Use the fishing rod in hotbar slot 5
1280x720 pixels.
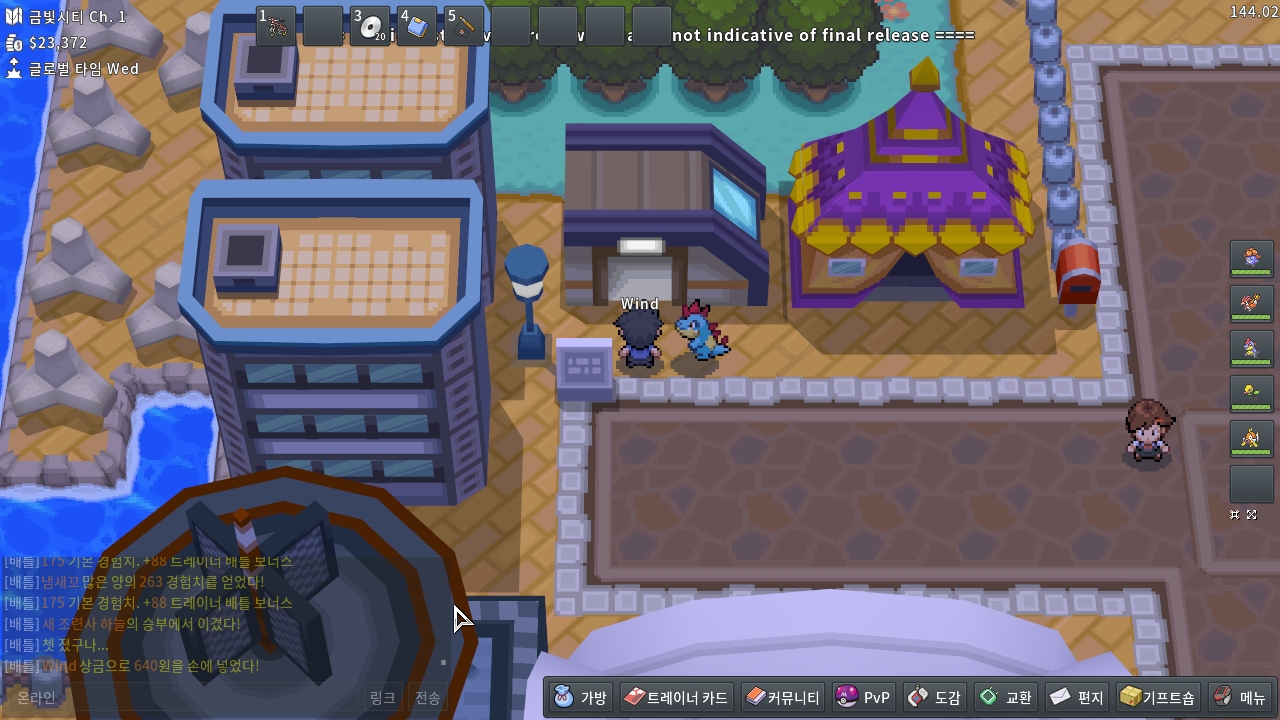pos(464,26)
